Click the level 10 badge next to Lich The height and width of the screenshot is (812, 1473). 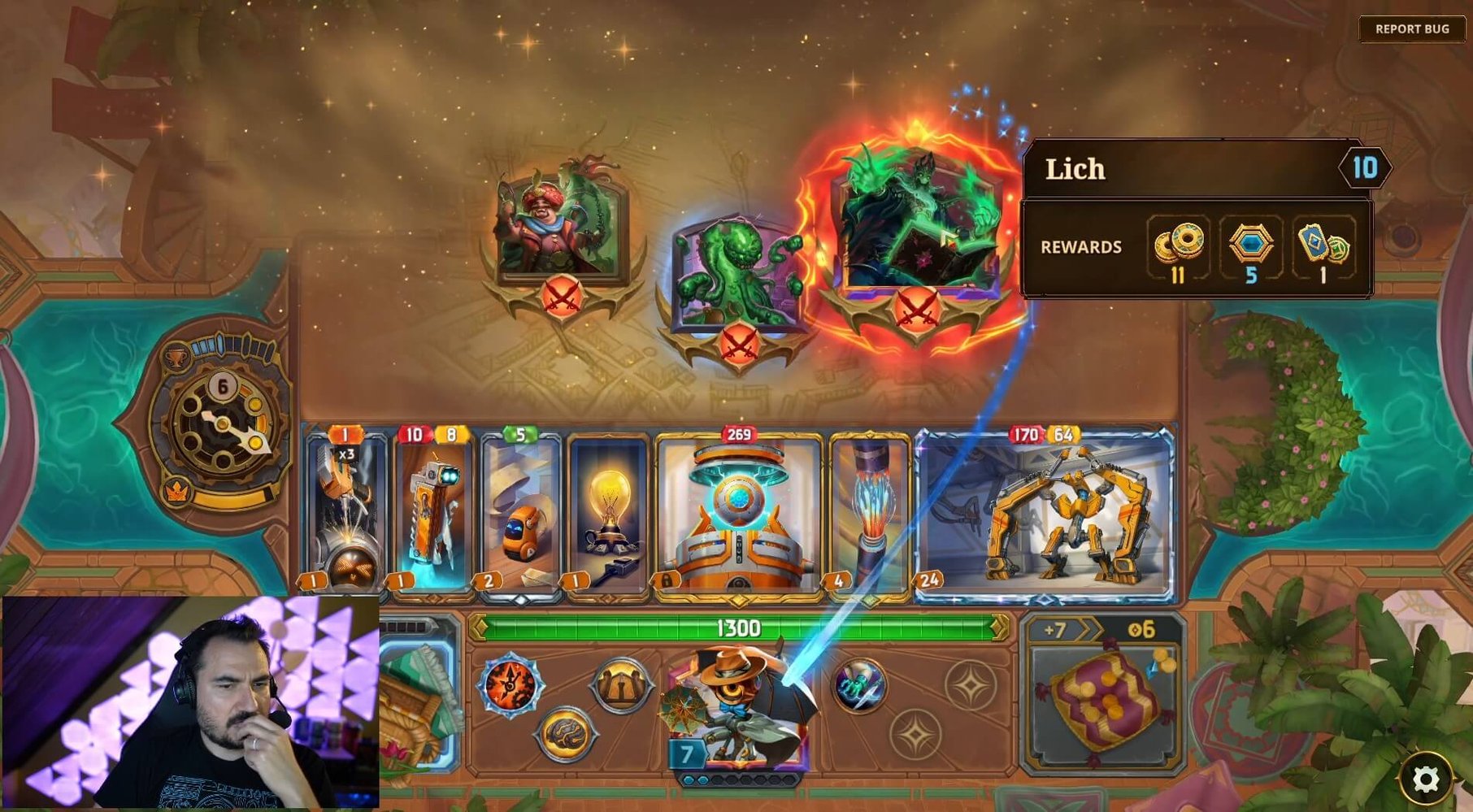[1367, 169]
